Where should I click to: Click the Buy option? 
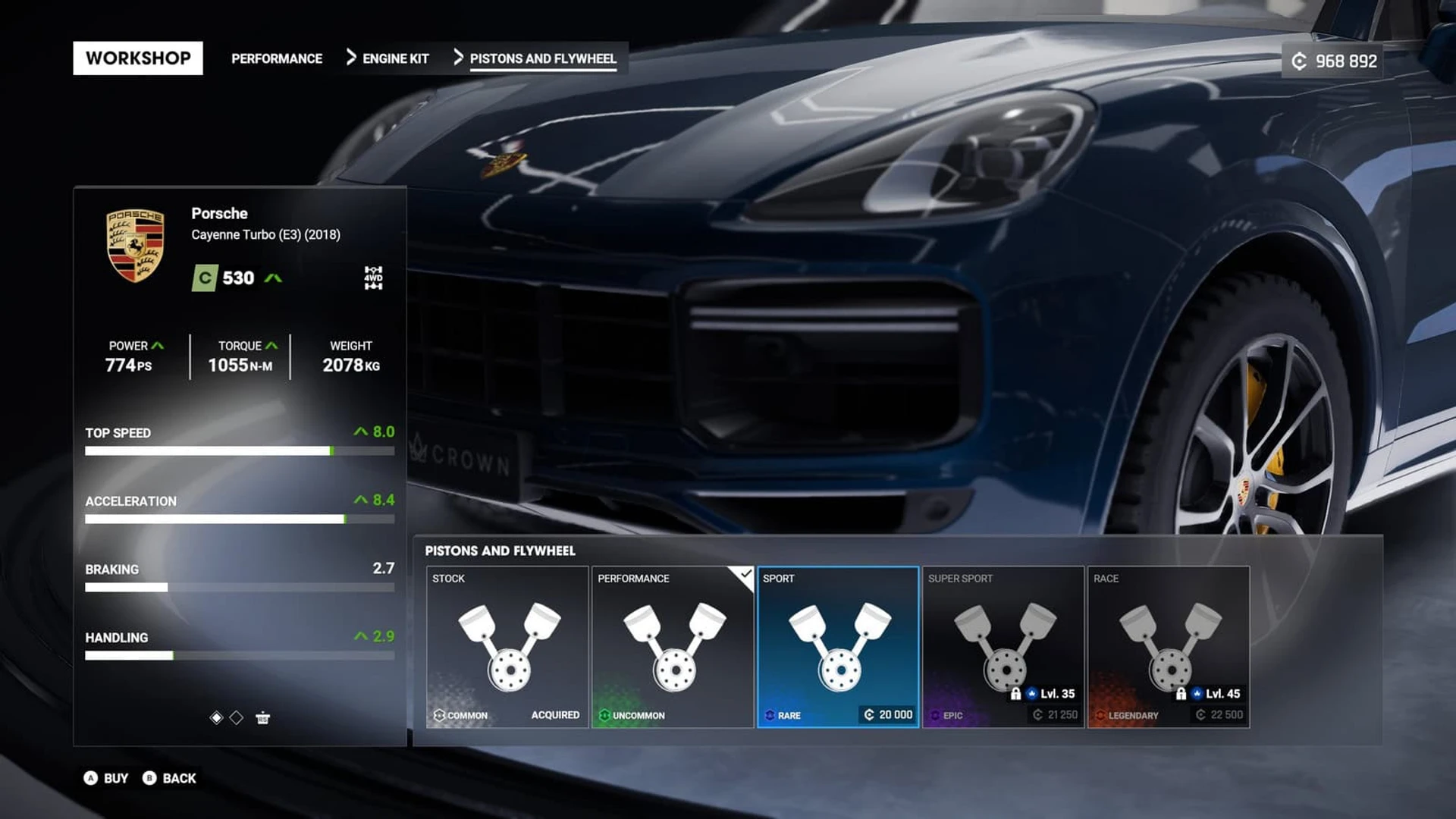tap(106, 778)
